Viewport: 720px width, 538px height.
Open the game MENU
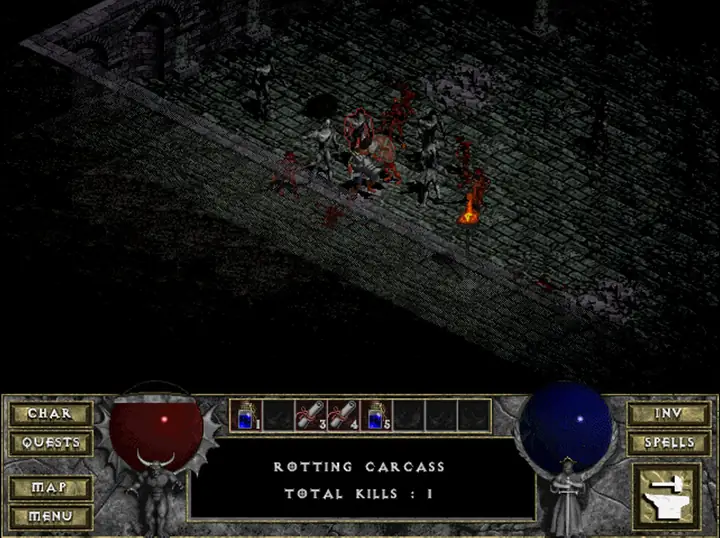pos(50,516)
